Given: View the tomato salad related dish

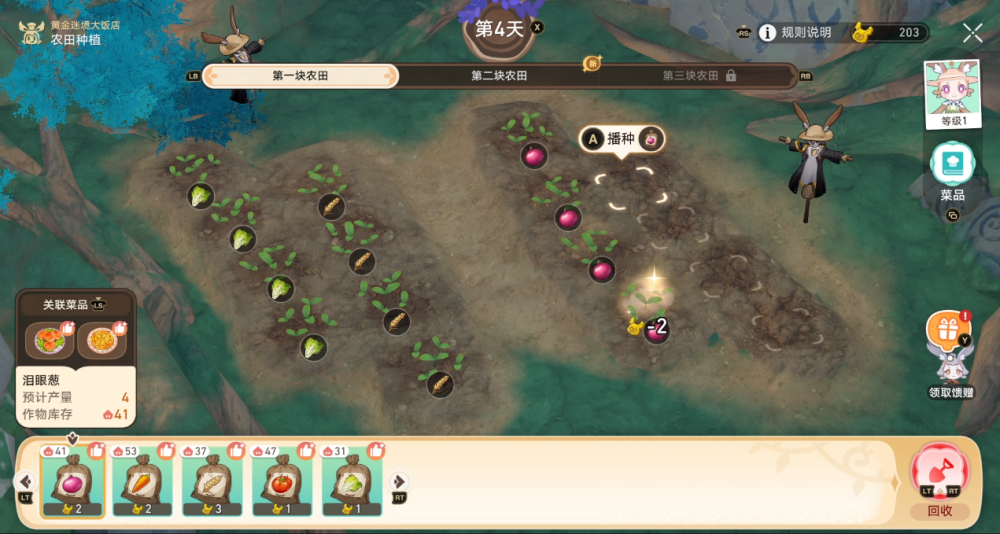Looking at the screenshot, I should [49, 340].
